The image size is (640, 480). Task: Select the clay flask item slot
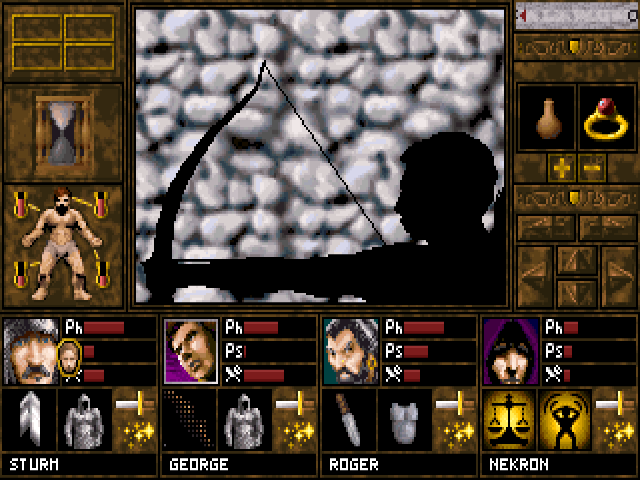(546, 121)
